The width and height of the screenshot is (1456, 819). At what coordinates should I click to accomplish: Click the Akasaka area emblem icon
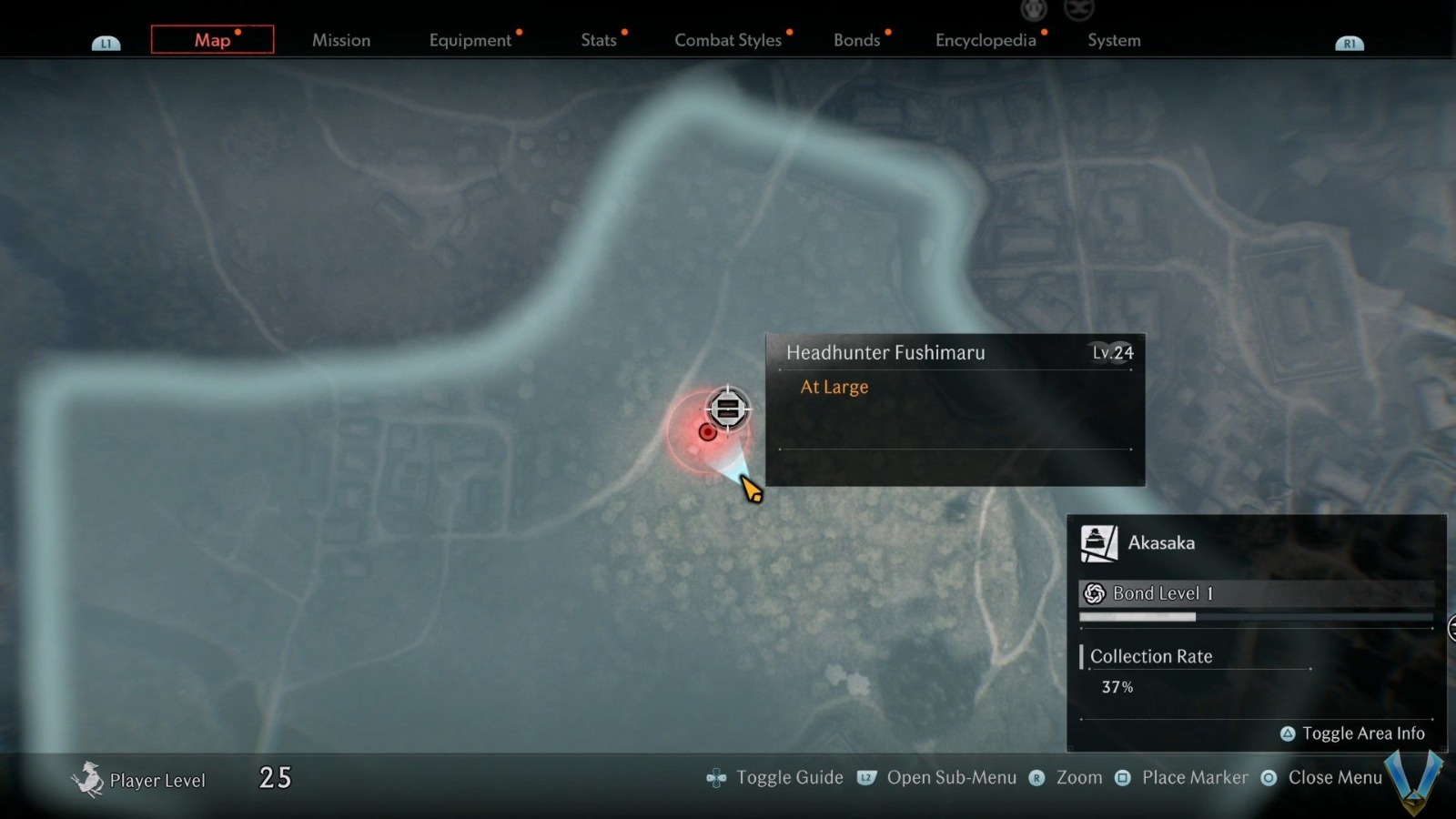1097,541
